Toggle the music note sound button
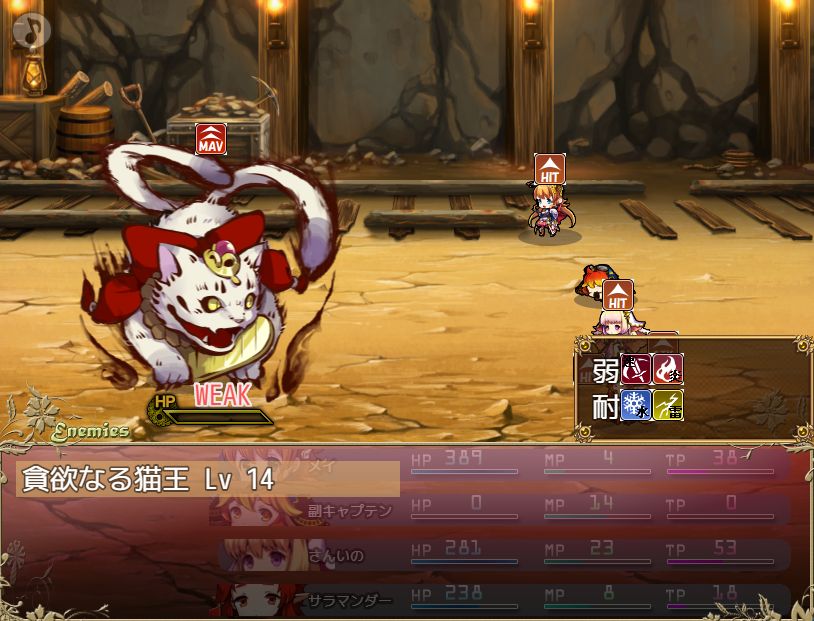Image resolution: width=814 pixels, height=621 pixels. (x=32, y=32)
